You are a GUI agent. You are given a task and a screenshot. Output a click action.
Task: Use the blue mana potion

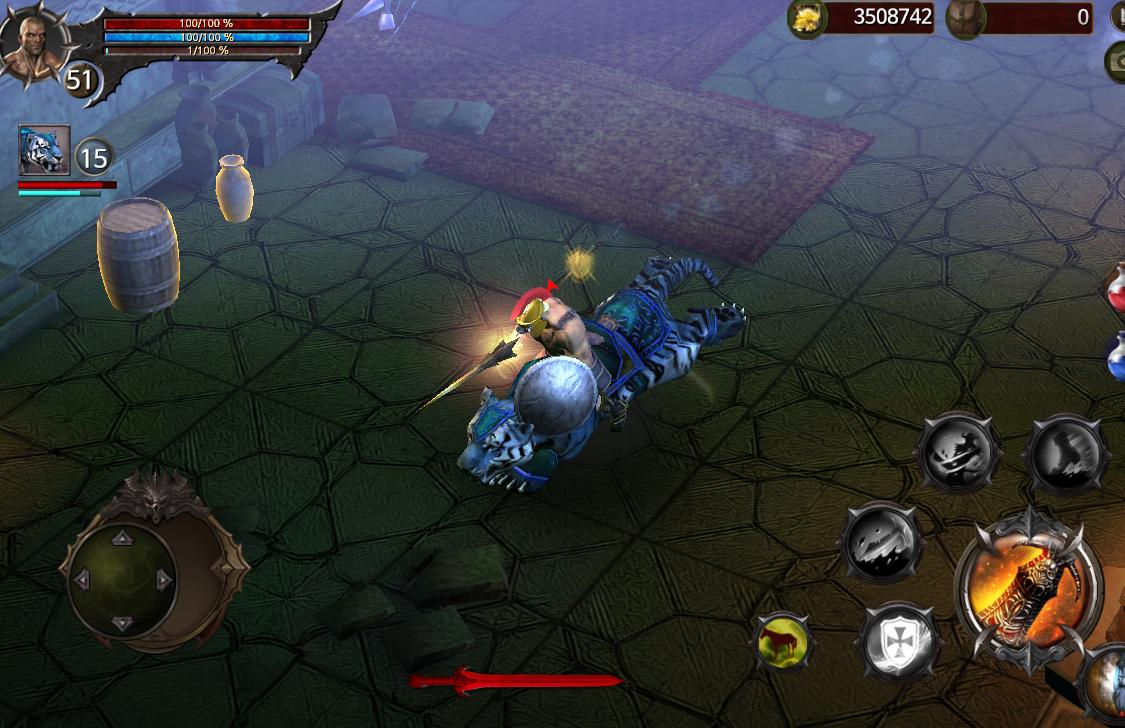[1116, 357]
